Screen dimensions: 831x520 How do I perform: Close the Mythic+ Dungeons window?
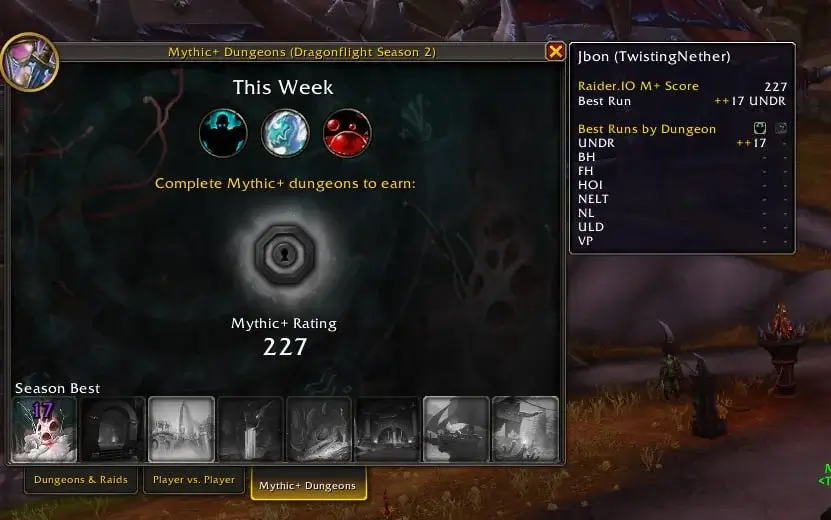click(555, 52)
